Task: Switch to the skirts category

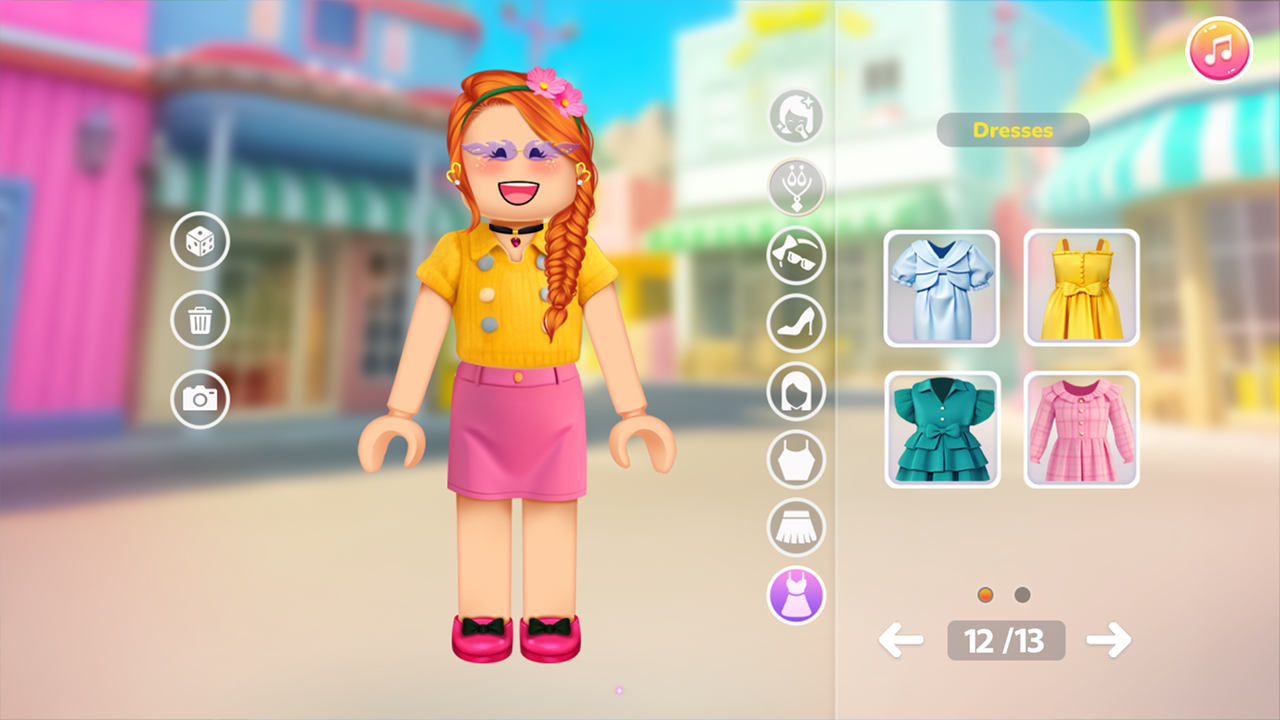Action: [x=796, y=528]
